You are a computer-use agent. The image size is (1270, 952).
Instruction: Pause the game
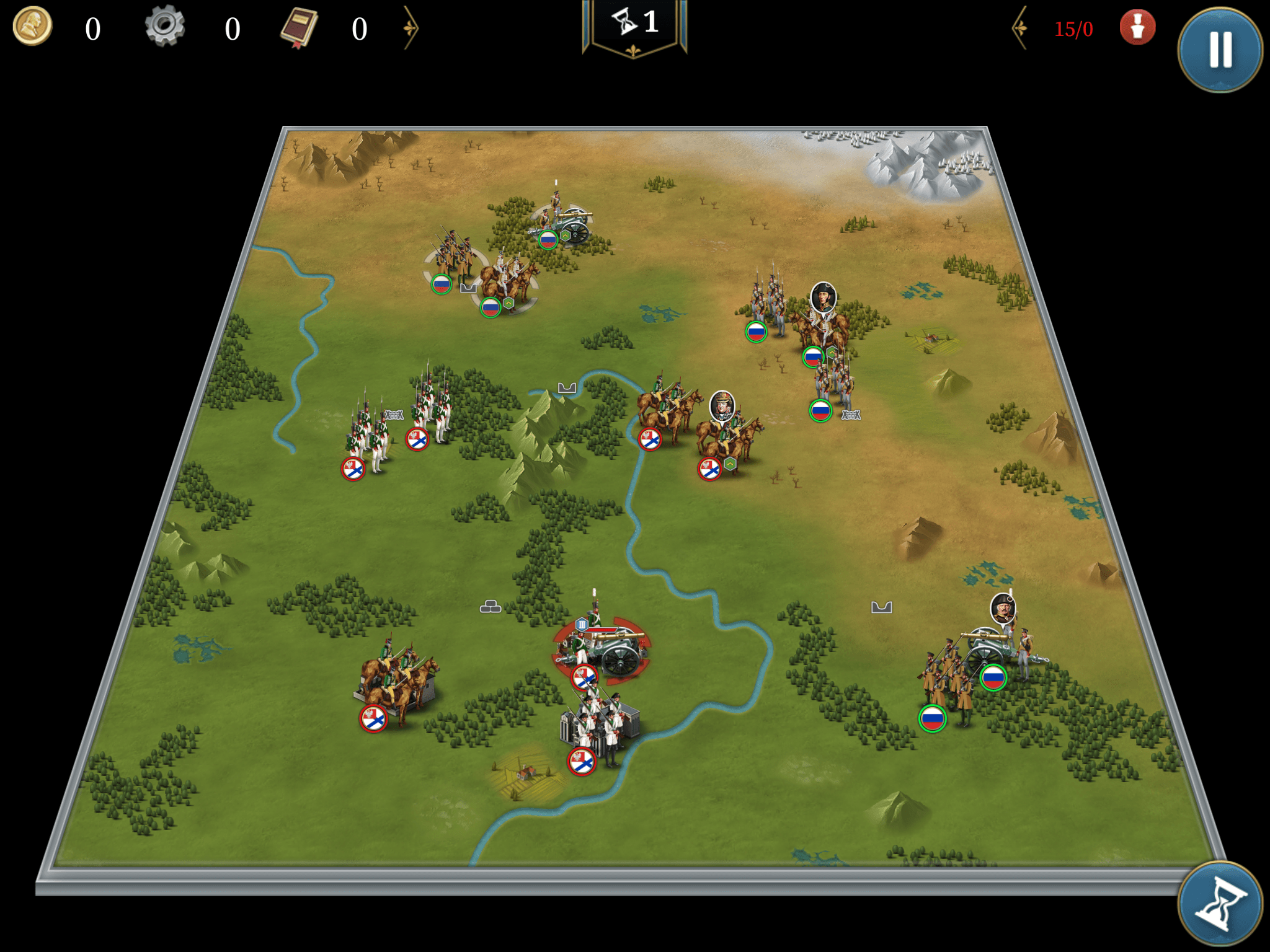coord(1220,50)
